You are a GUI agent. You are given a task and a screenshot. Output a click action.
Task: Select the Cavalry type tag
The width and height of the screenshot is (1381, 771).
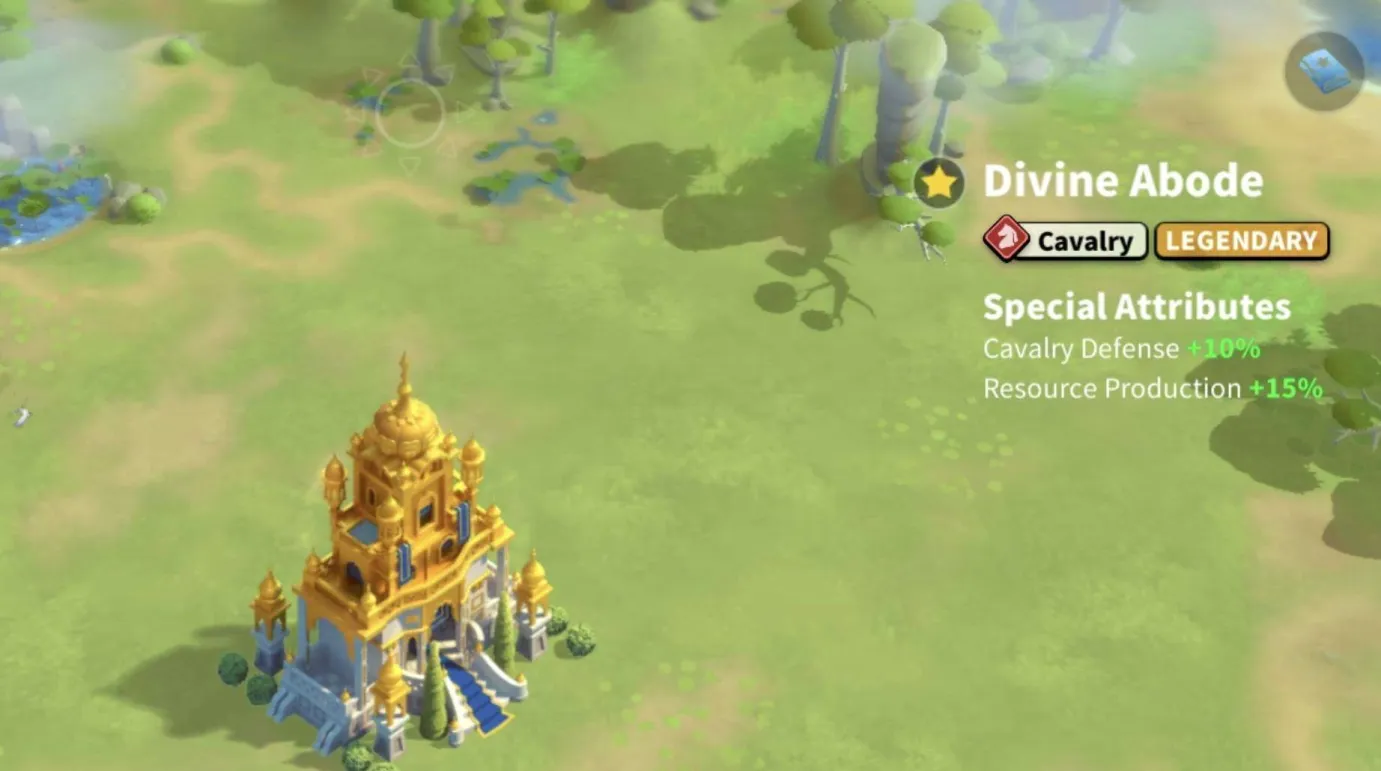tap(1066, 241)
